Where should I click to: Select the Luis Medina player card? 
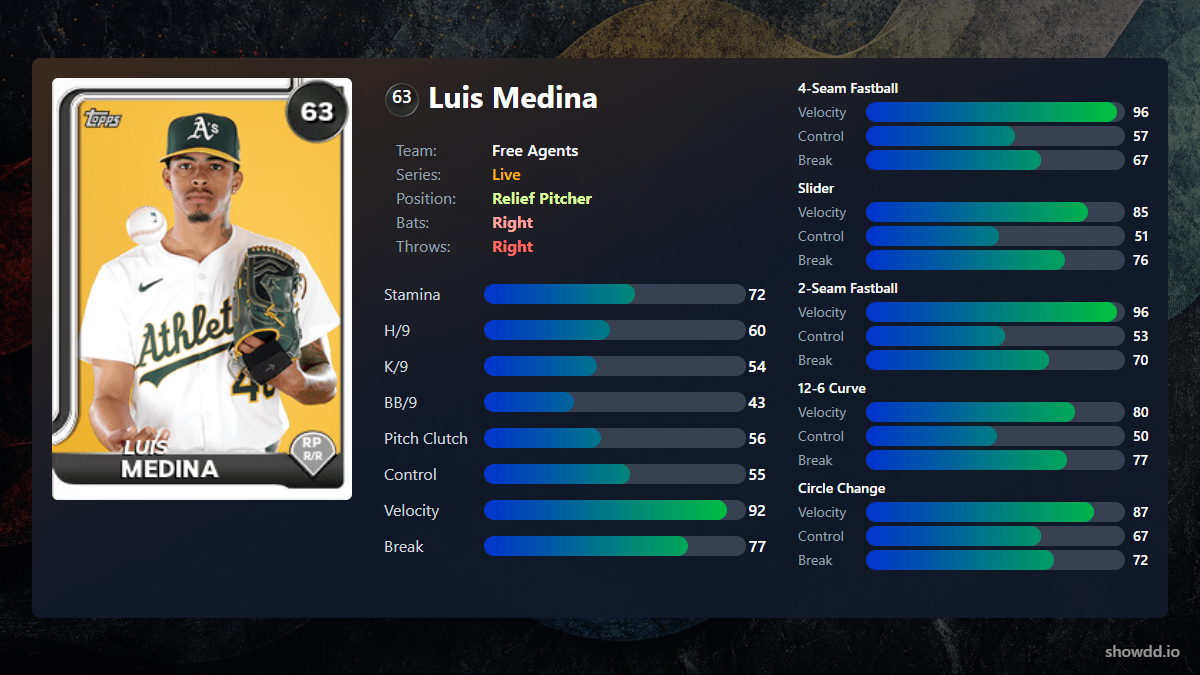click(202, 288)
